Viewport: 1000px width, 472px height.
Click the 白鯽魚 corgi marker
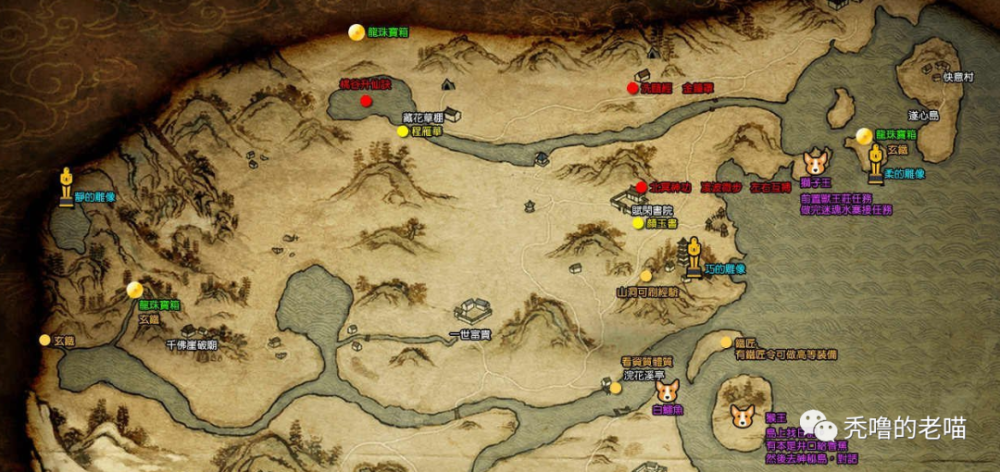point(666,392)
